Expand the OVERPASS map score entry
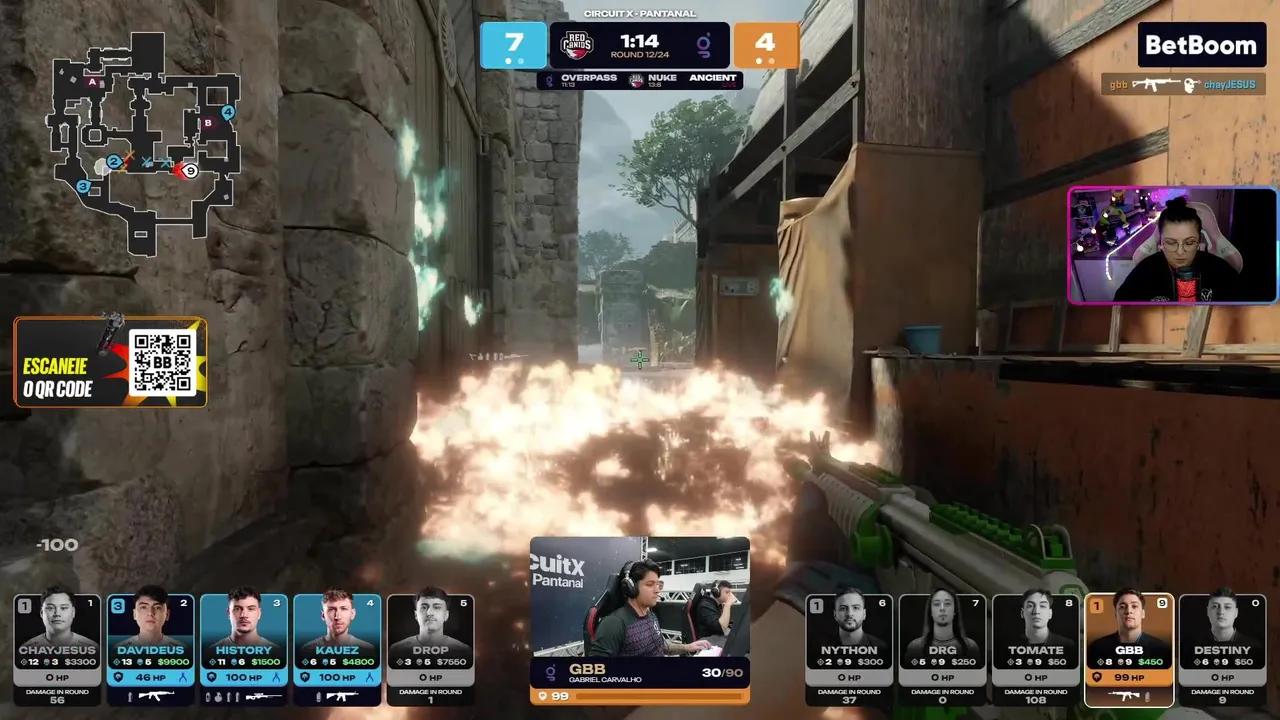Image resolution: width=1280 pixels, height=720 pixels. (x=589, y=79)
